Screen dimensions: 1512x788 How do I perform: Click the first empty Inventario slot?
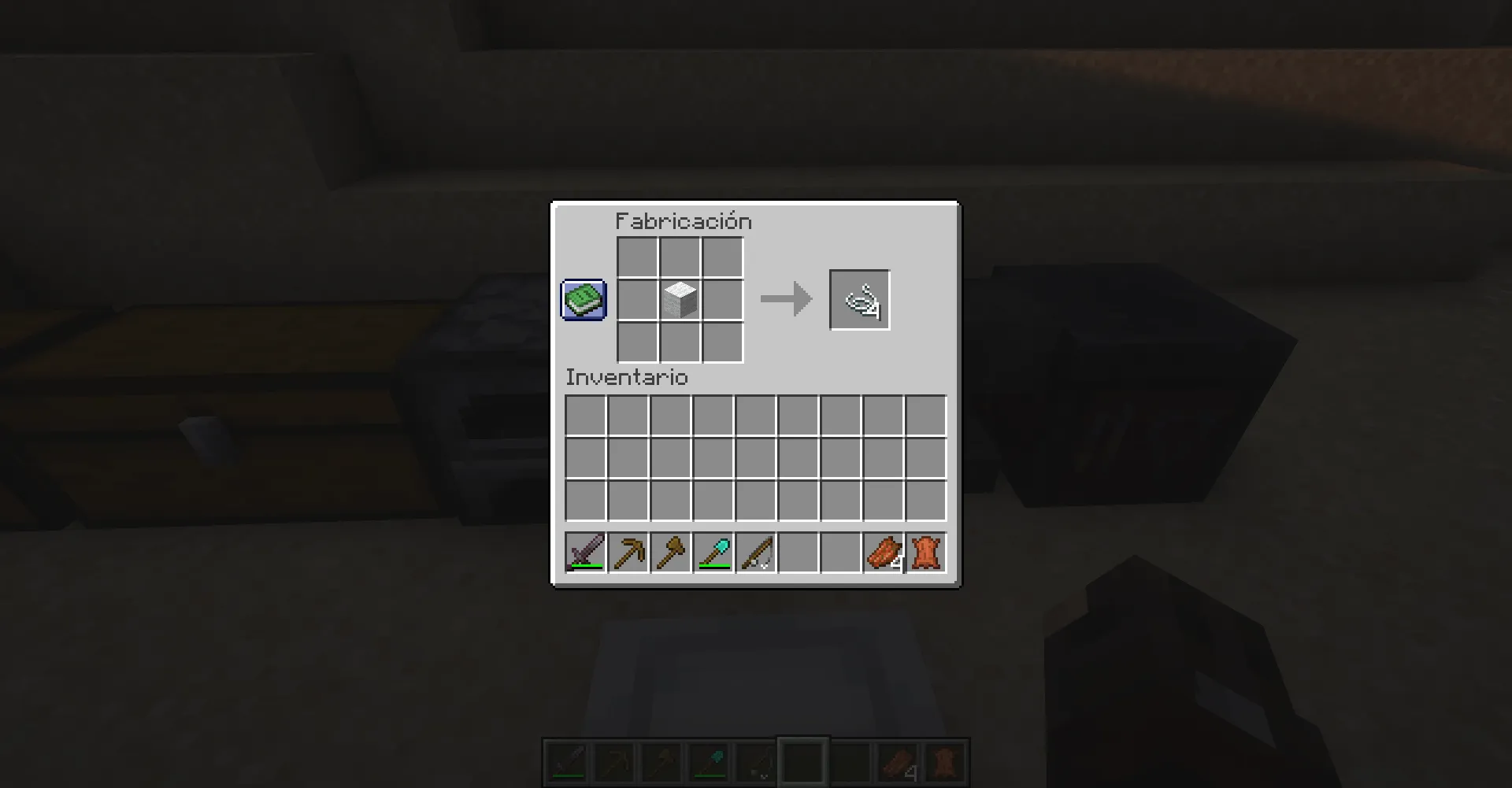(x=585, y=416)
